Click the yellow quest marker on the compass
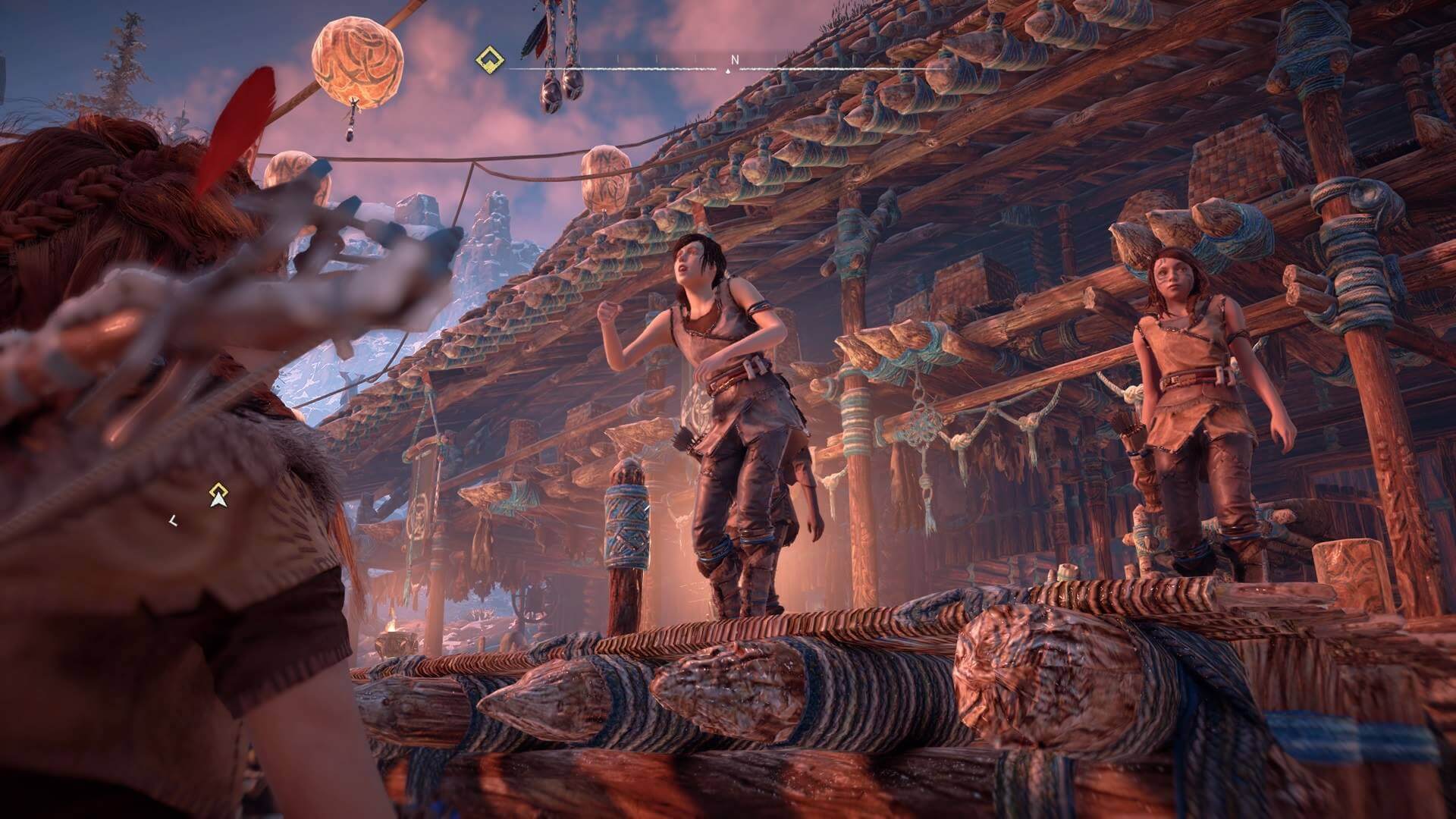 click(x=486, y=59)
